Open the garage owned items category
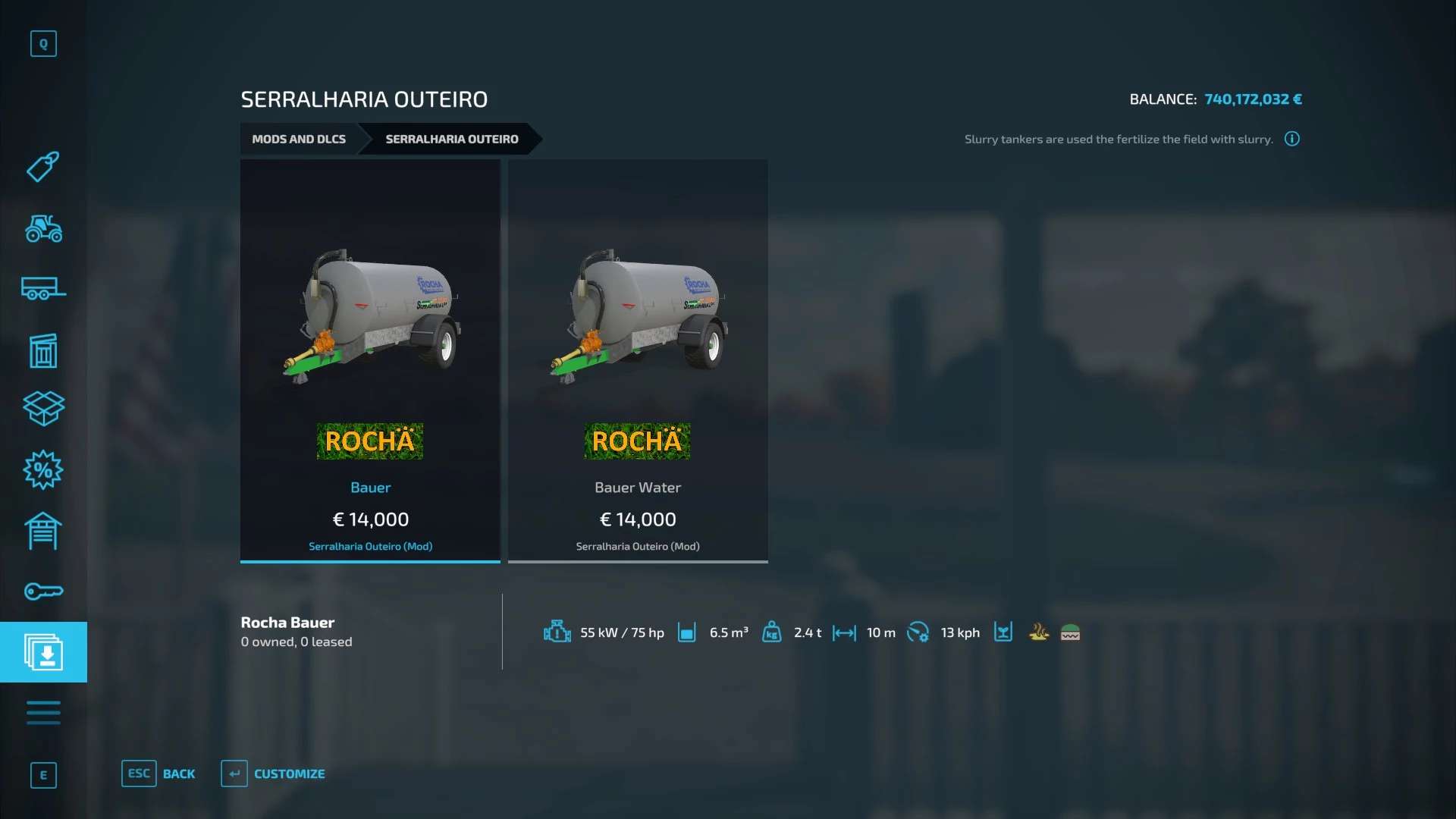The width and height of the screenshot is (1456, 819). pyautogui.click(x=43, y=531)
